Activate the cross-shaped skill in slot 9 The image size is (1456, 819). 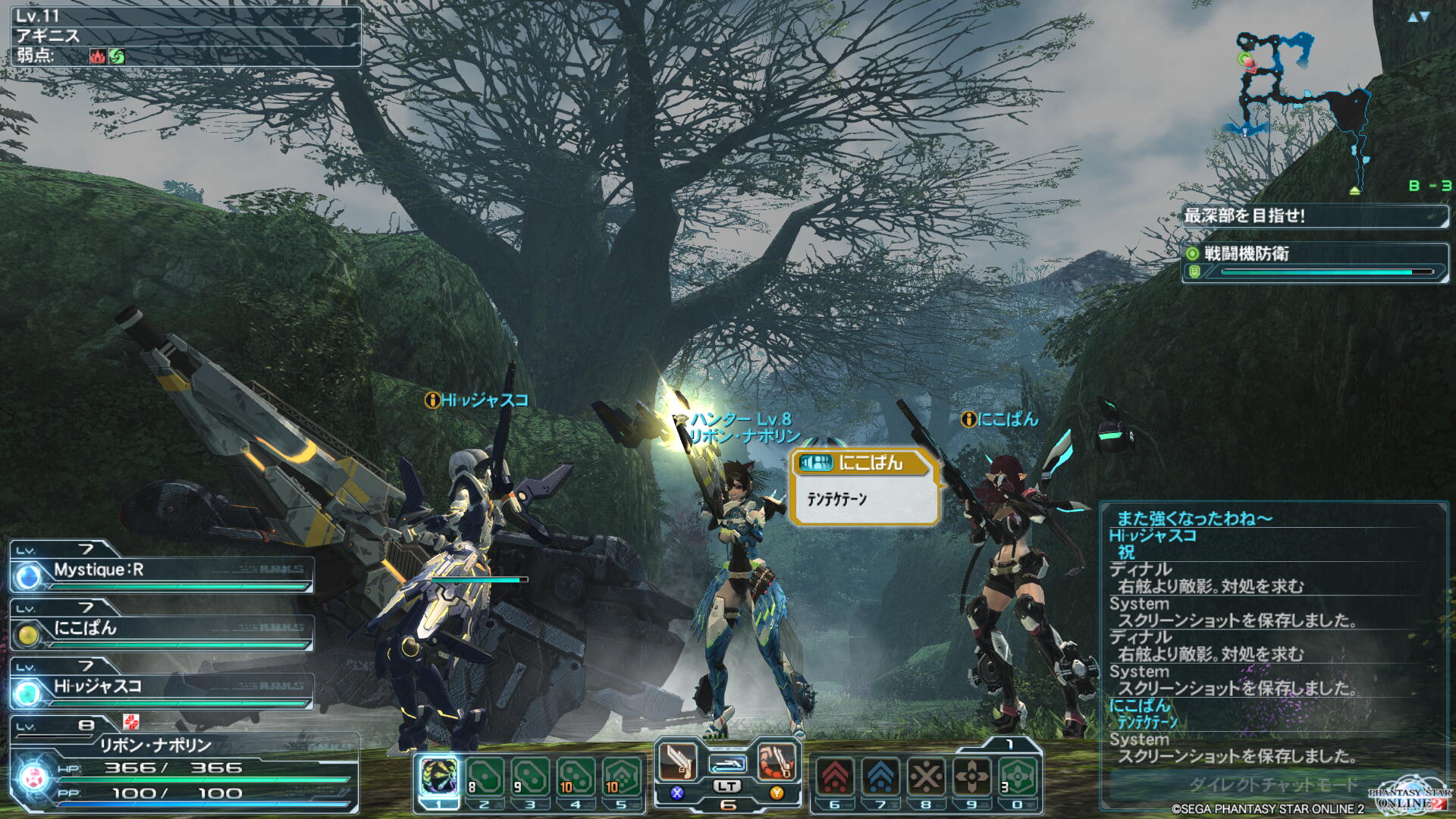[971, 776]
